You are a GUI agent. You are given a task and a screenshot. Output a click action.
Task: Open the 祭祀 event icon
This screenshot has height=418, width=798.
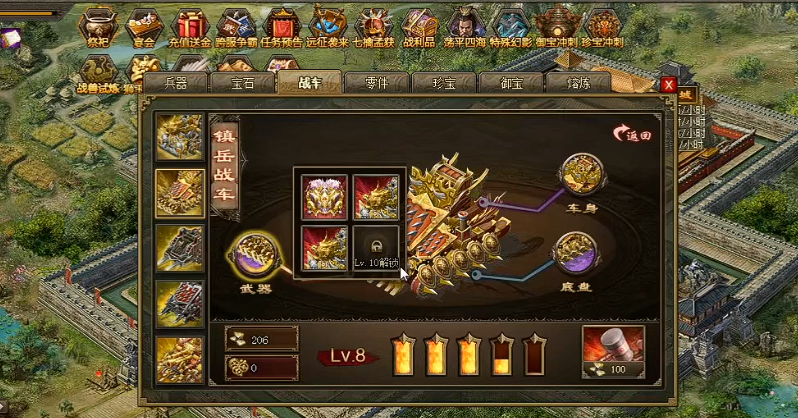coord(97,27)
